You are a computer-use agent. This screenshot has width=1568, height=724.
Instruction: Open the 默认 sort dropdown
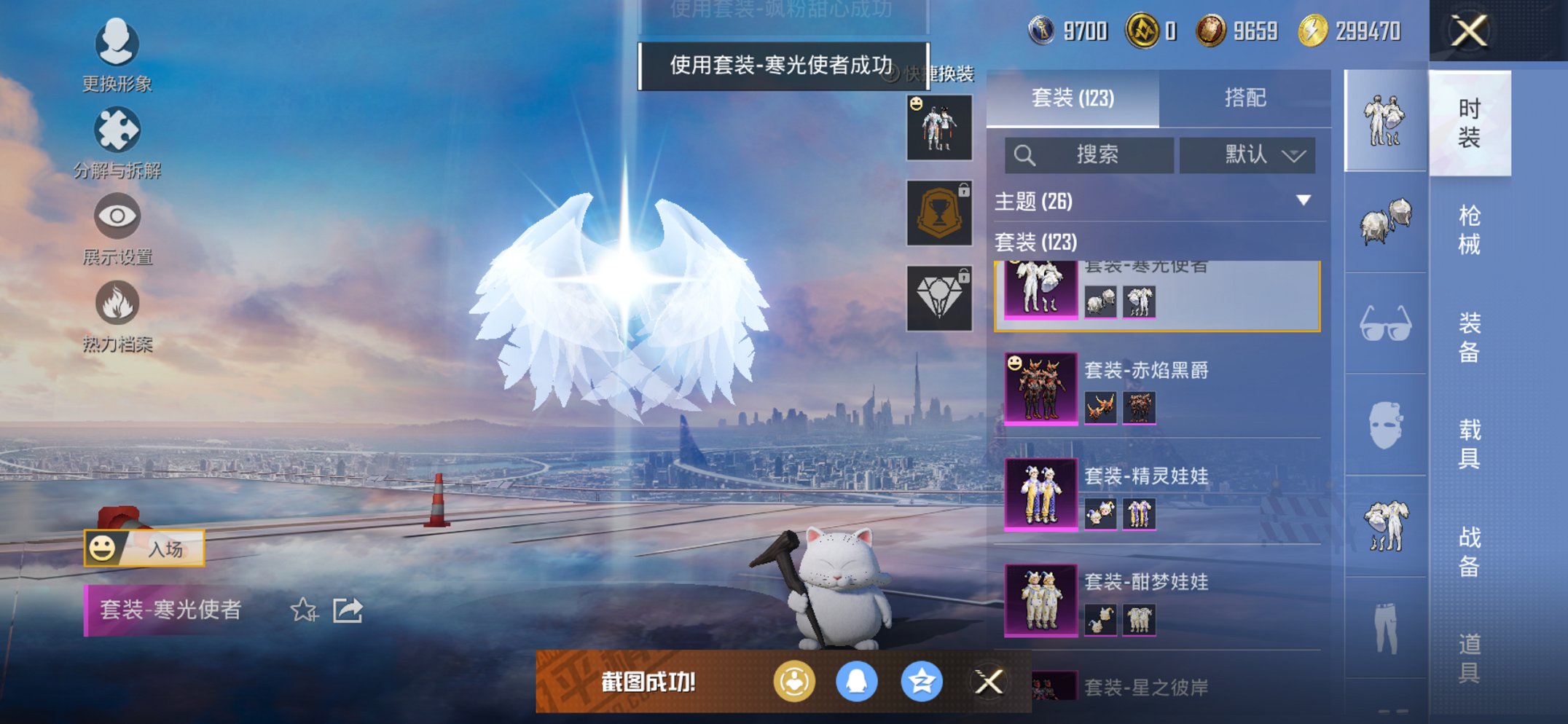click(x=1247, y=155)
